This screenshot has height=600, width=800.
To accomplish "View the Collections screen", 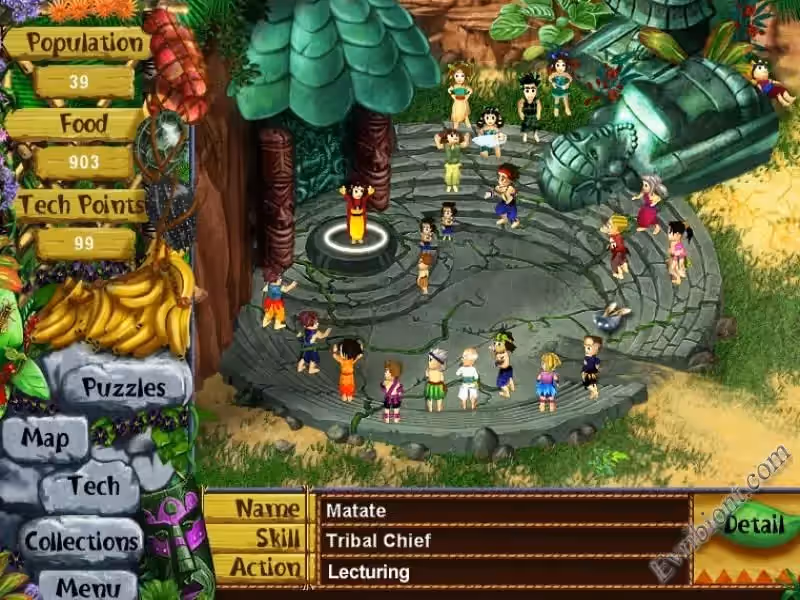I will (82, 541).
